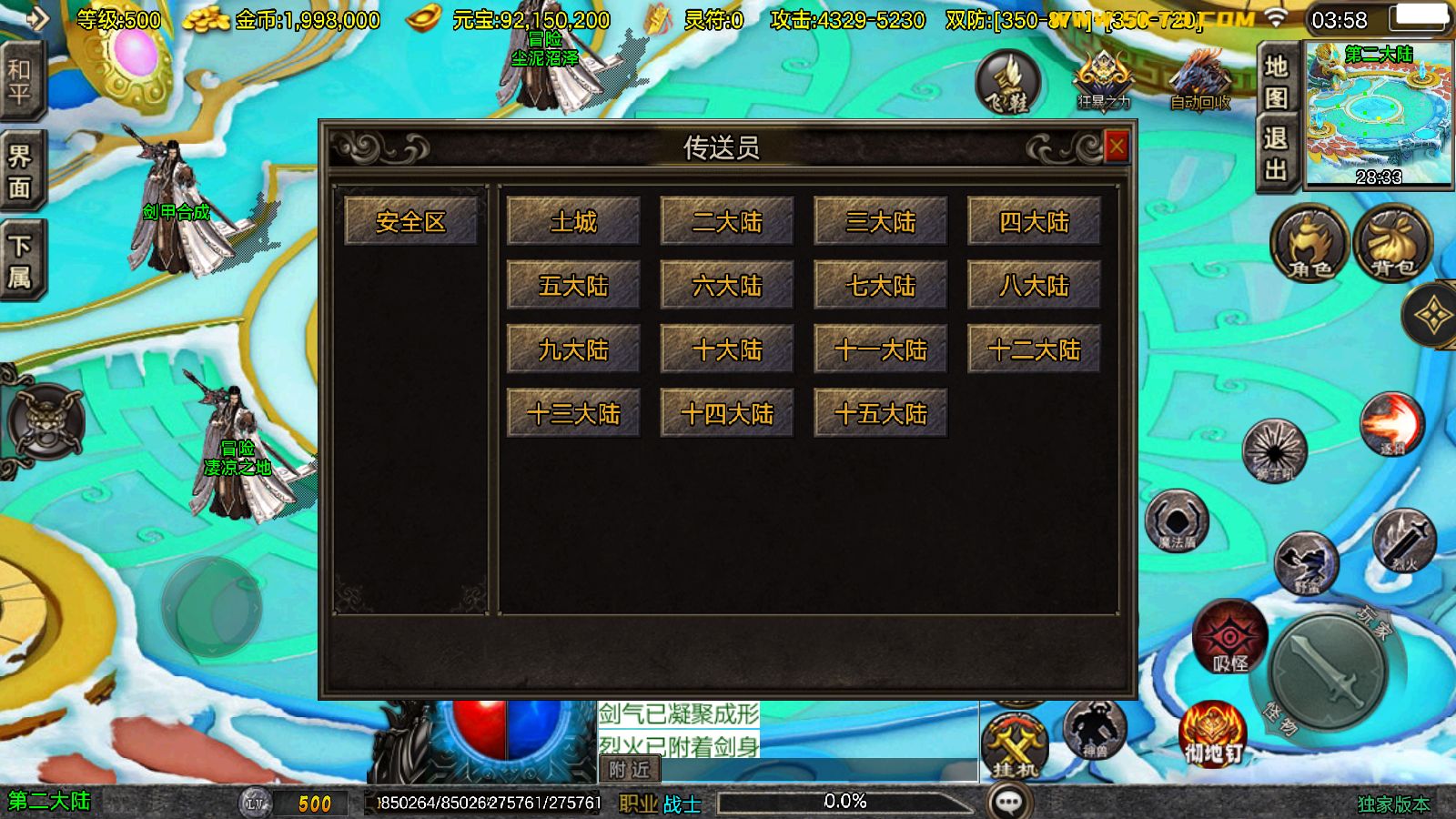Click the 0.0% experience progress bar
Screen dimensions: 1456x819
(x=846, y=802)
